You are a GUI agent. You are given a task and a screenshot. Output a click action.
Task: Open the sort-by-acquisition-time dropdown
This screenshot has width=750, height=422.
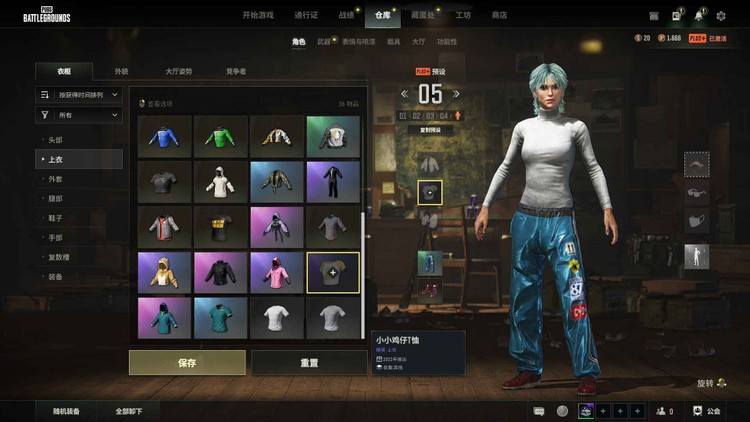pyautogui.click(x=79, y=95)
